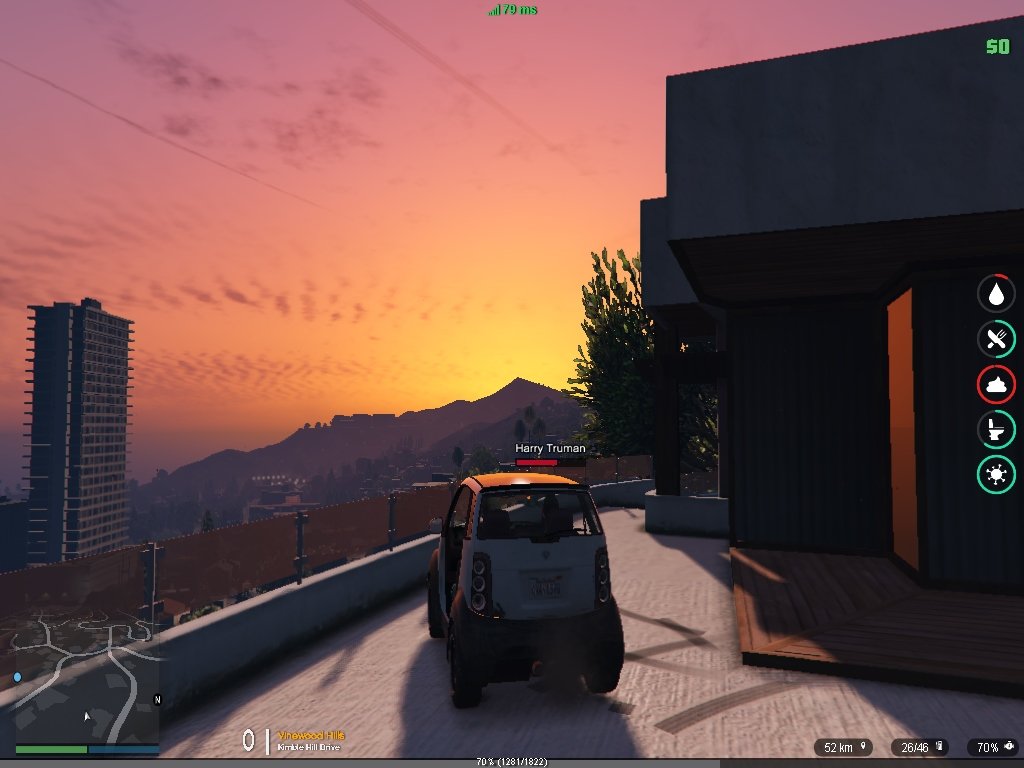Open the minimap
Screen dimensions: 1024x768
coord(80,680)
